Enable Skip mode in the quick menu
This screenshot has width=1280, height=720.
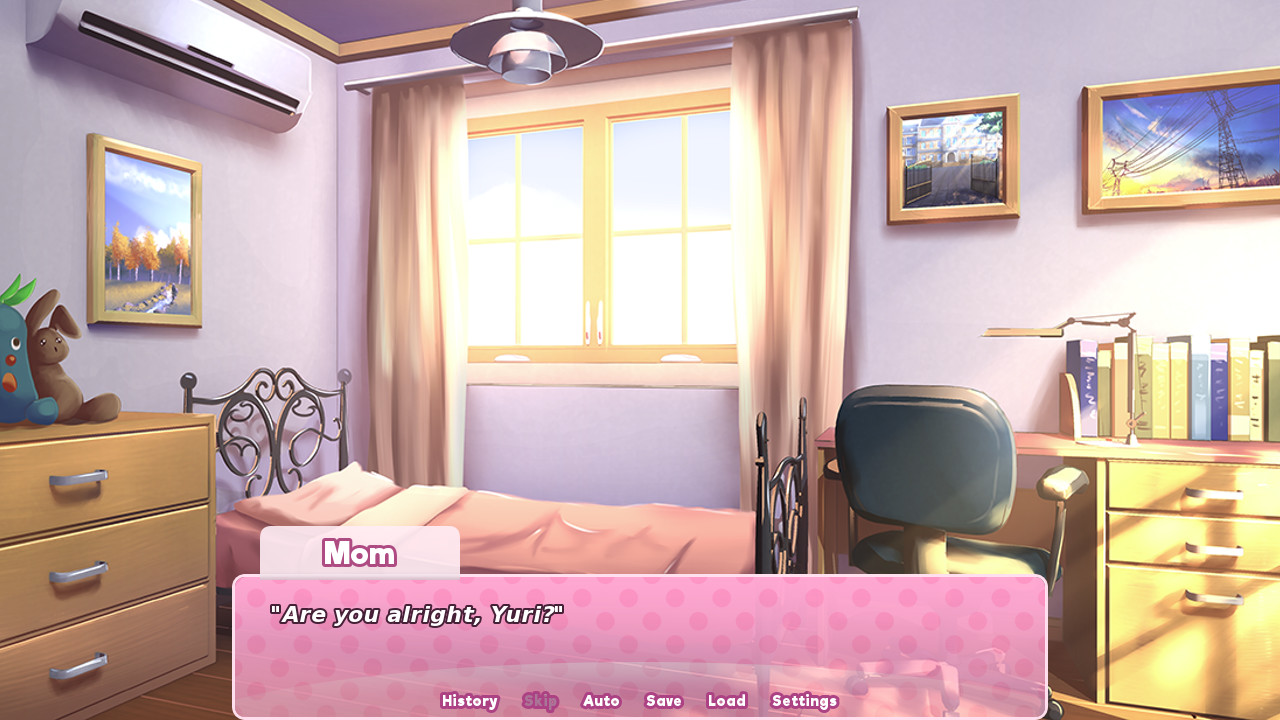tap(541, 701)
